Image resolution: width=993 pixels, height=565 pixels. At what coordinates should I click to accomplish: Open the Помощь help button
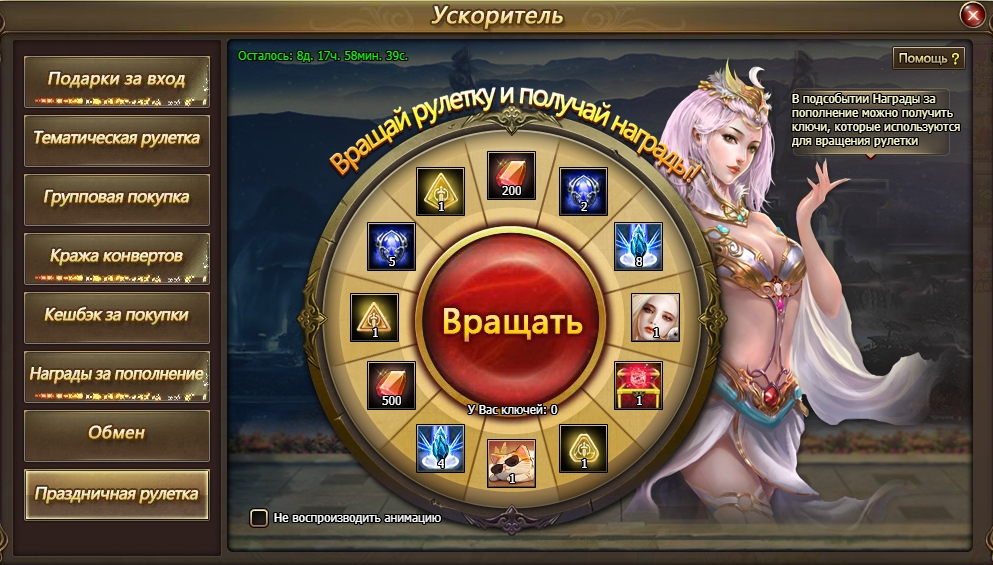coord(929,58)
